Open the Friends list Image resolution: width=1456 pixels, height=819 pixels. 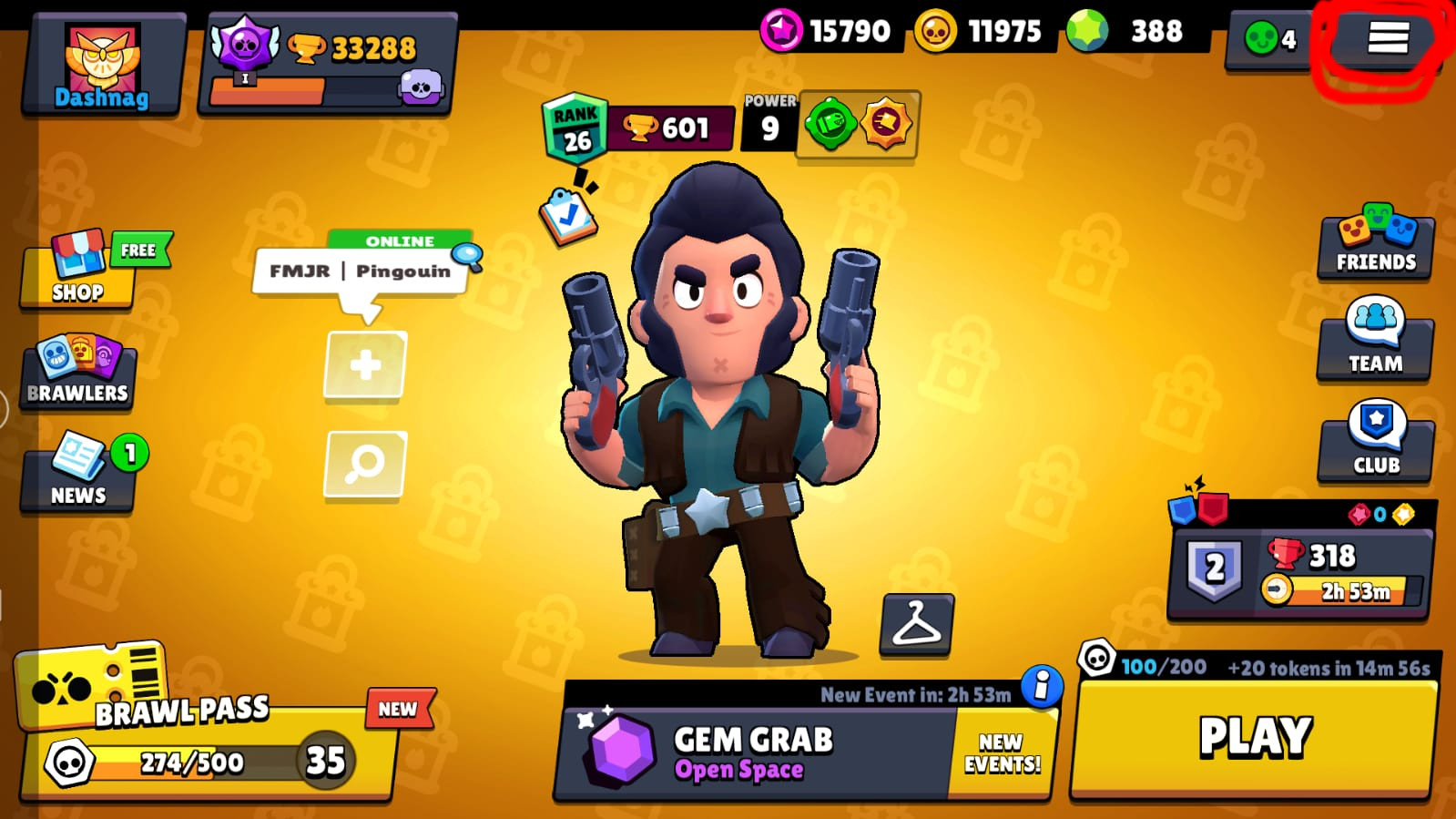click(x=1376, y=243)
